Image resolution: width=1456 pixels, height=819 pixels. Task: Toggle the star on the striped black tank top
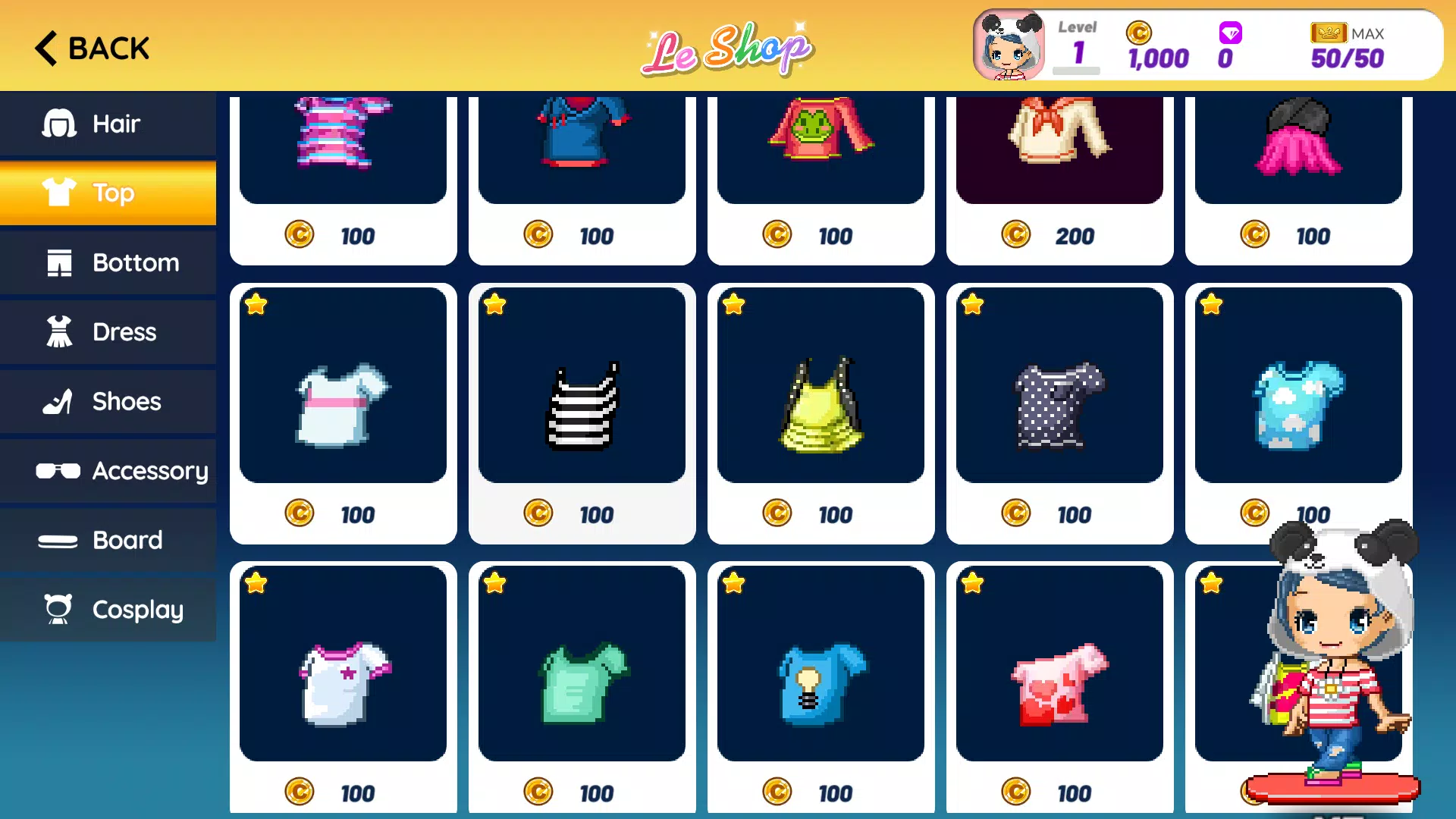tap(495, 304)
